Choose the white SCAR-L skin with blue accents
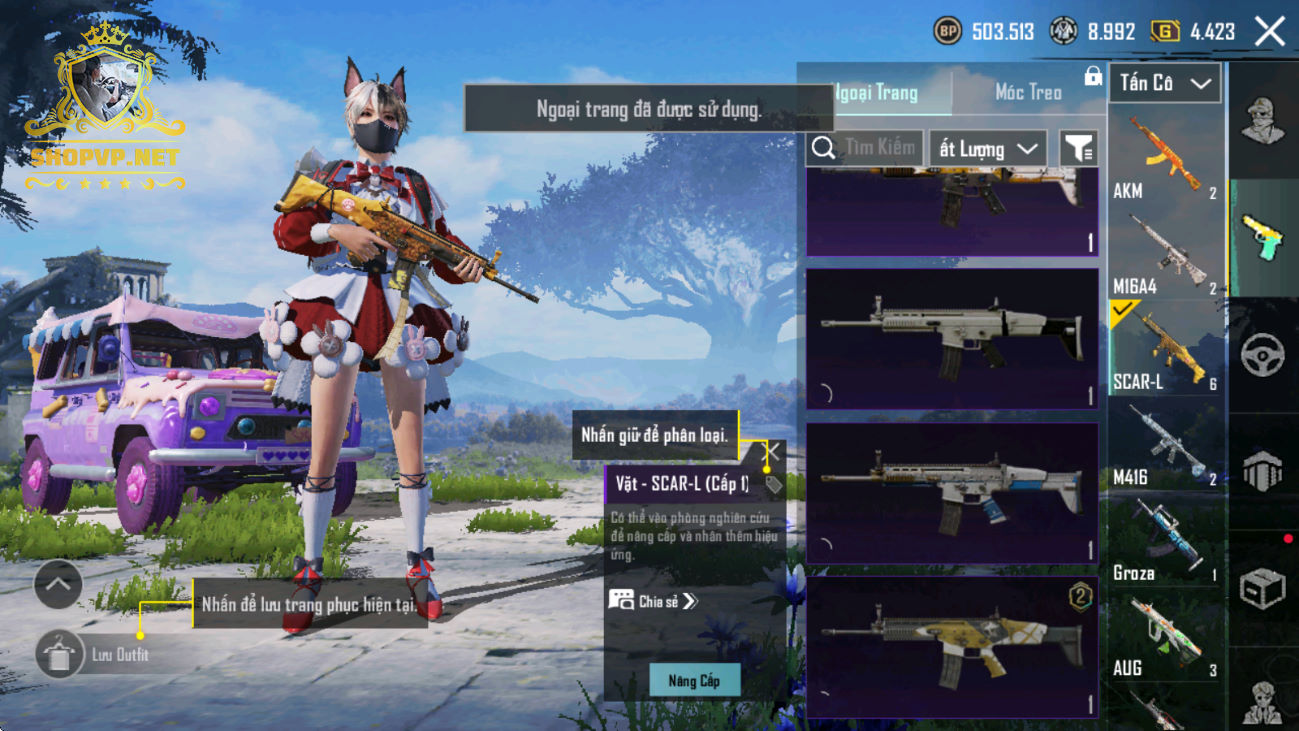The width and height of the screenshot is (1299, 731). (951, 493)
